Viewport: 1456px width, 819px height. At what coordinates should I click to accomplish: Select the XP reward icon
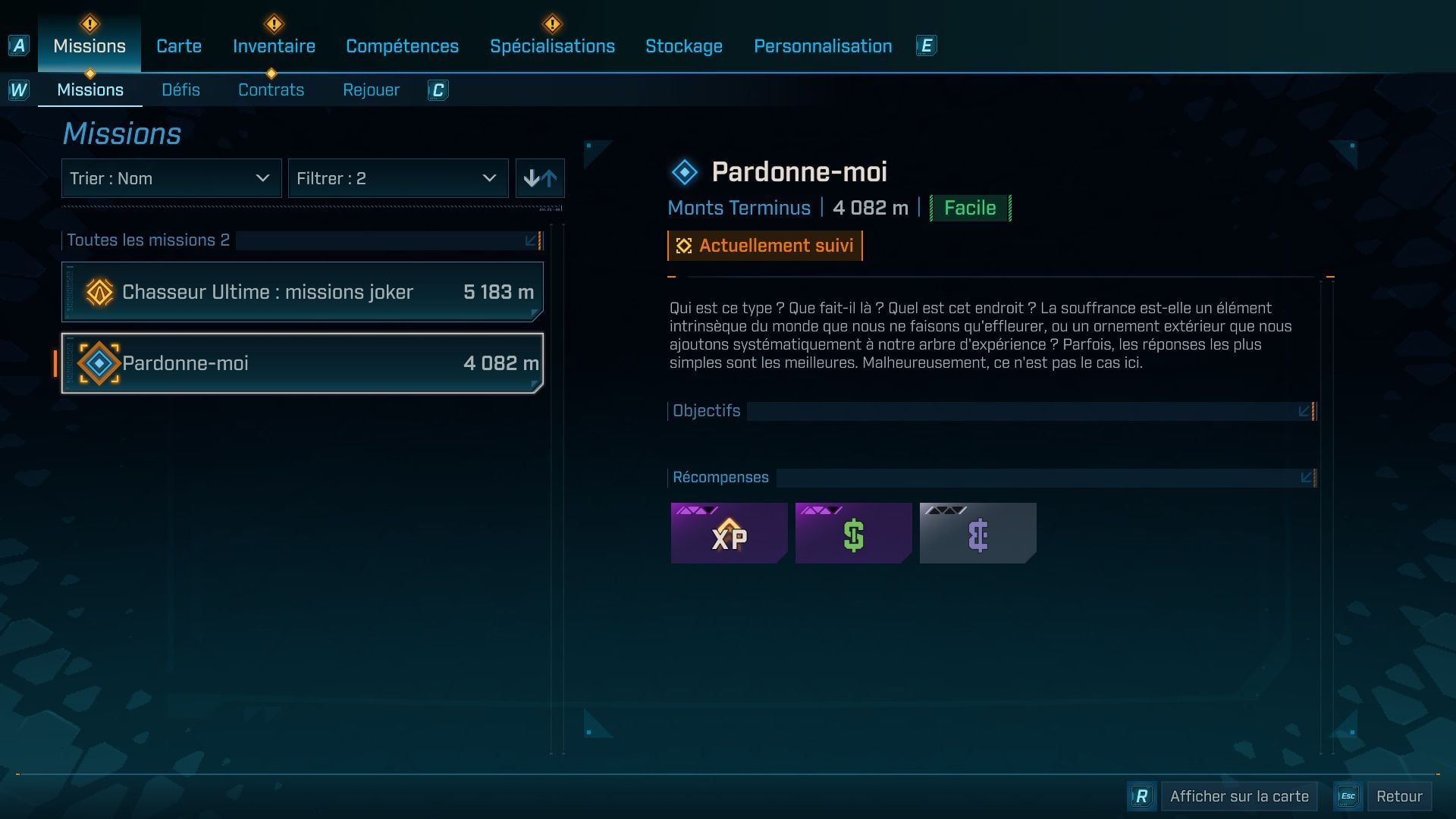728,533
